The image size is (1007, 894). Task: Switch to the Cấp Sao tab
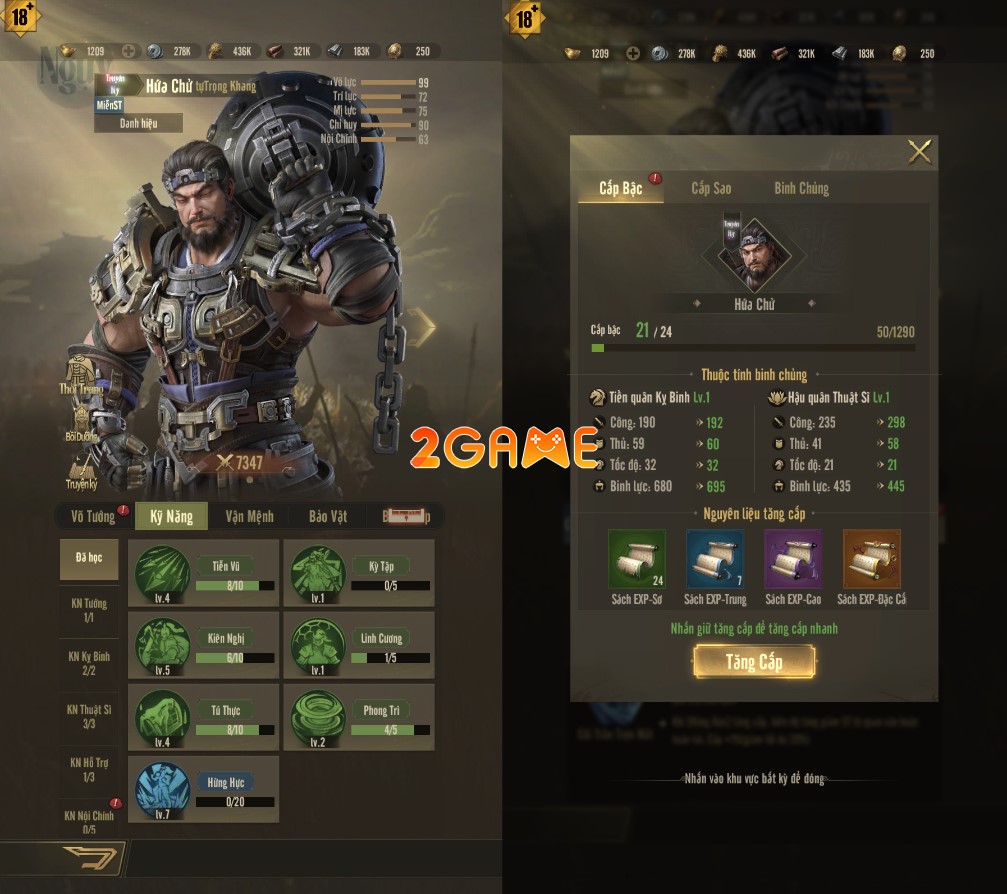pyautogui.click(x=711, y=188)
